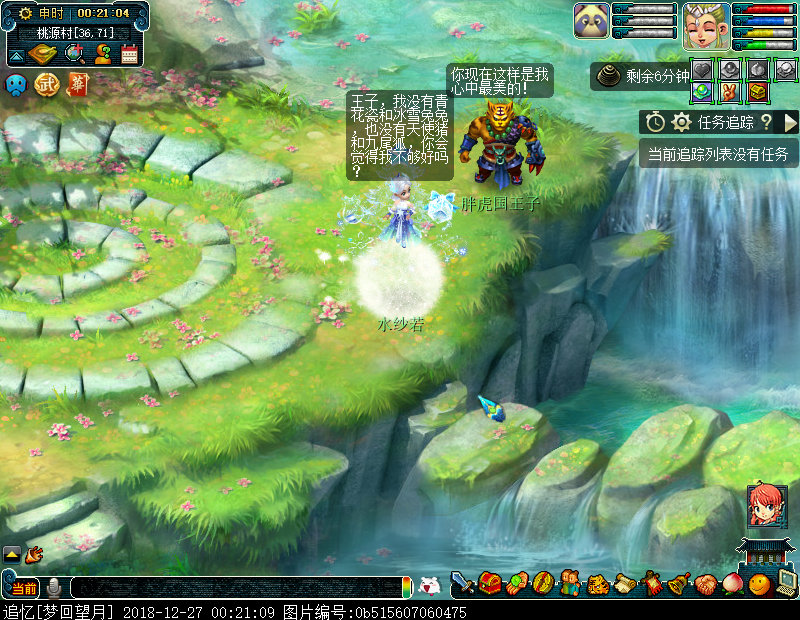
Task: Click the task tracker stopwatch icon
Action: point(655,122)
